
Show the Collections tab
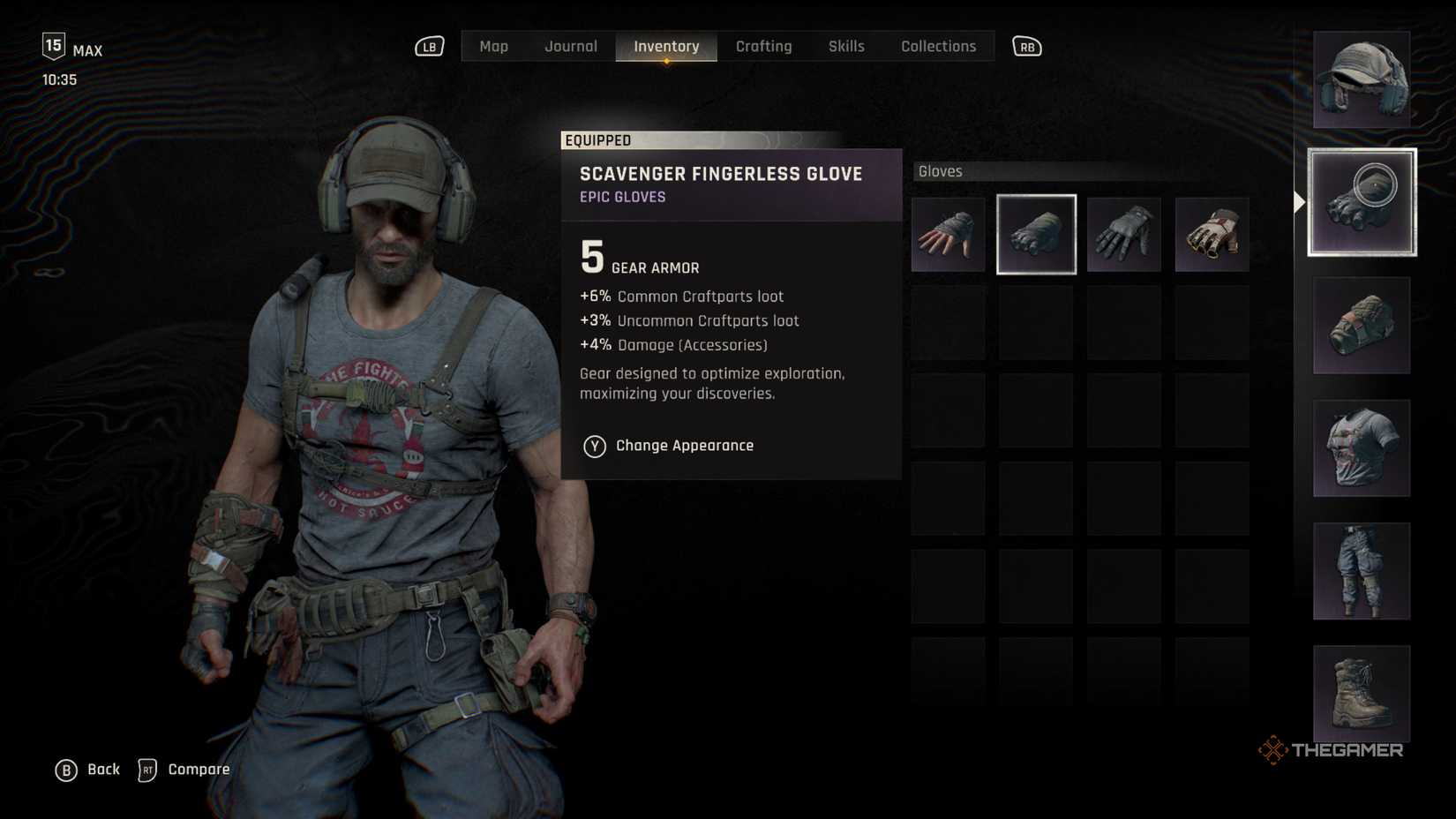pos(938,47)
